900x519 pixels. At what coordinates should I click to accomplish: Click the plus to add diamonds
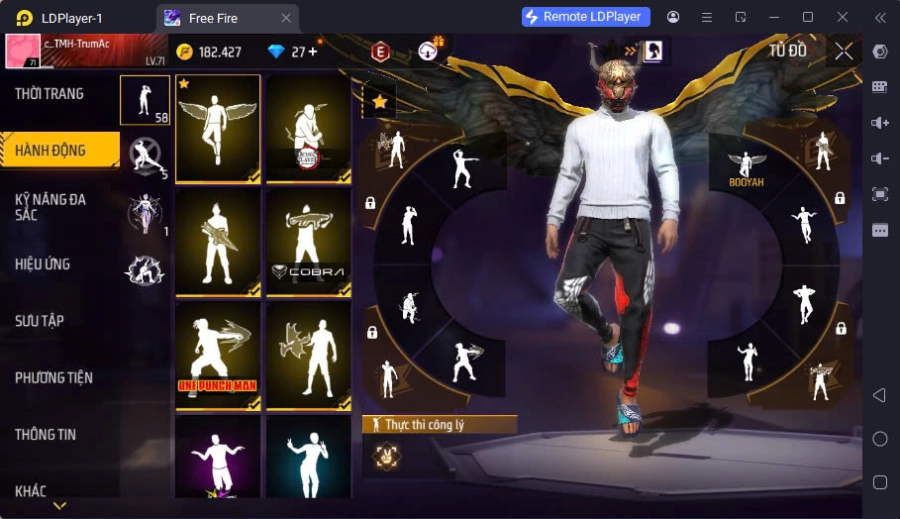313,52
